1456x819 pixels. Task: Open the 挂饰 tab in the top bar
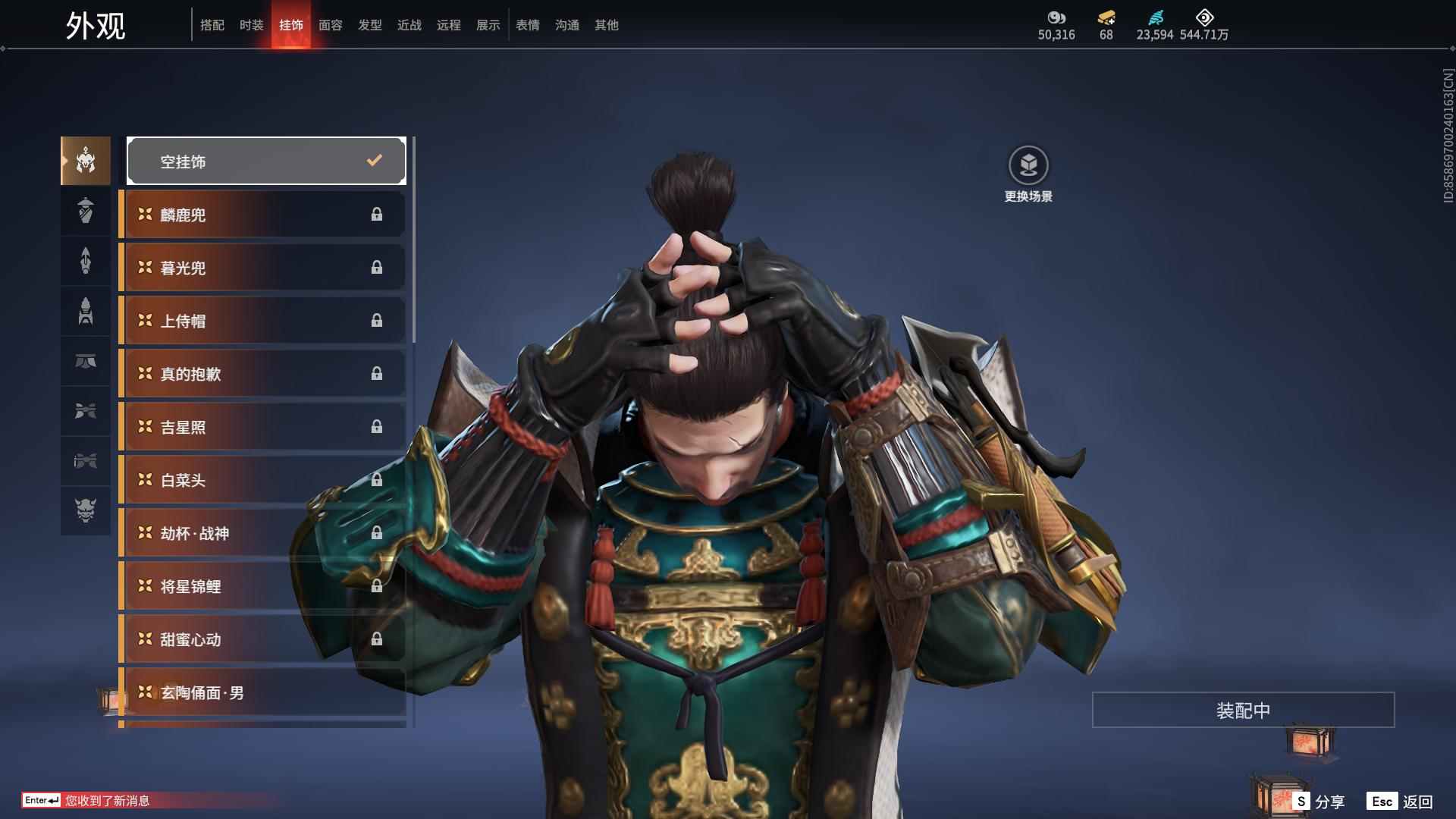(x=291, y=24)
